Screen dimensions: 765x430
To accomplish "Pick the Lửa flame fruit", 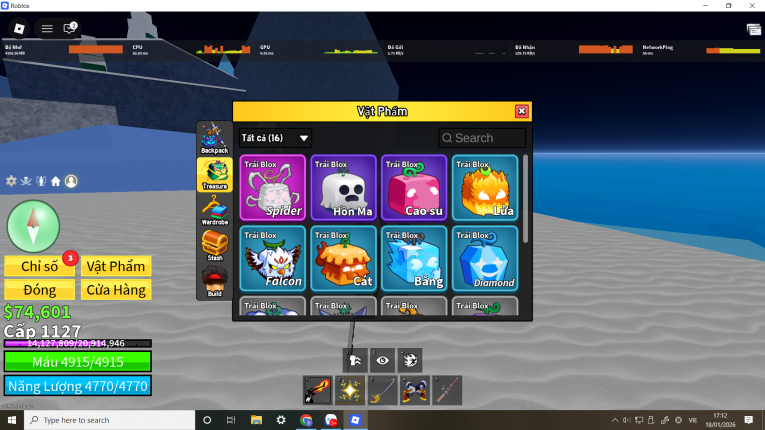I will (x=485, y=187).
